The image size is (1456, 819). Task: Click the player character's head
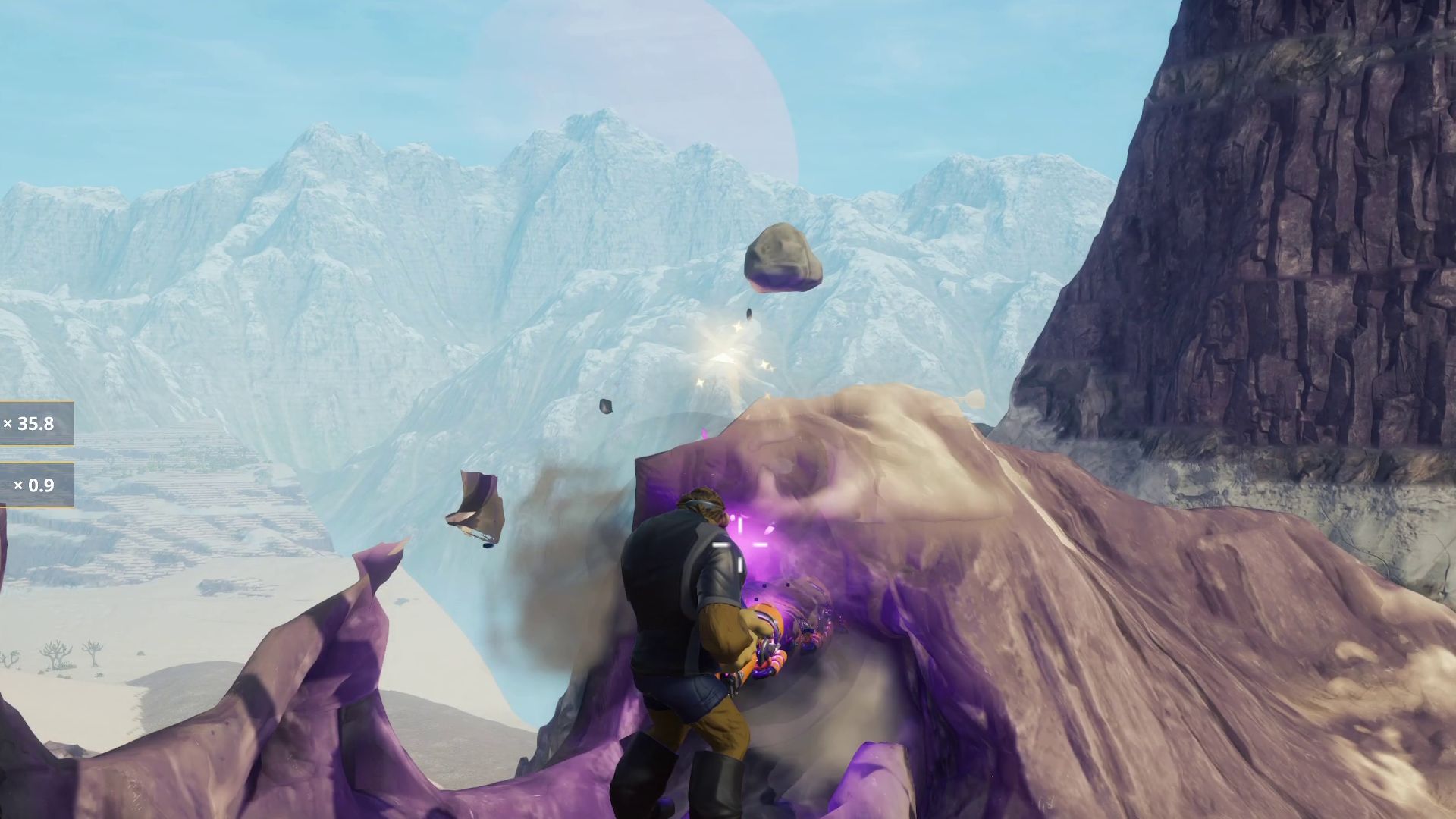[x=701, y=500]
